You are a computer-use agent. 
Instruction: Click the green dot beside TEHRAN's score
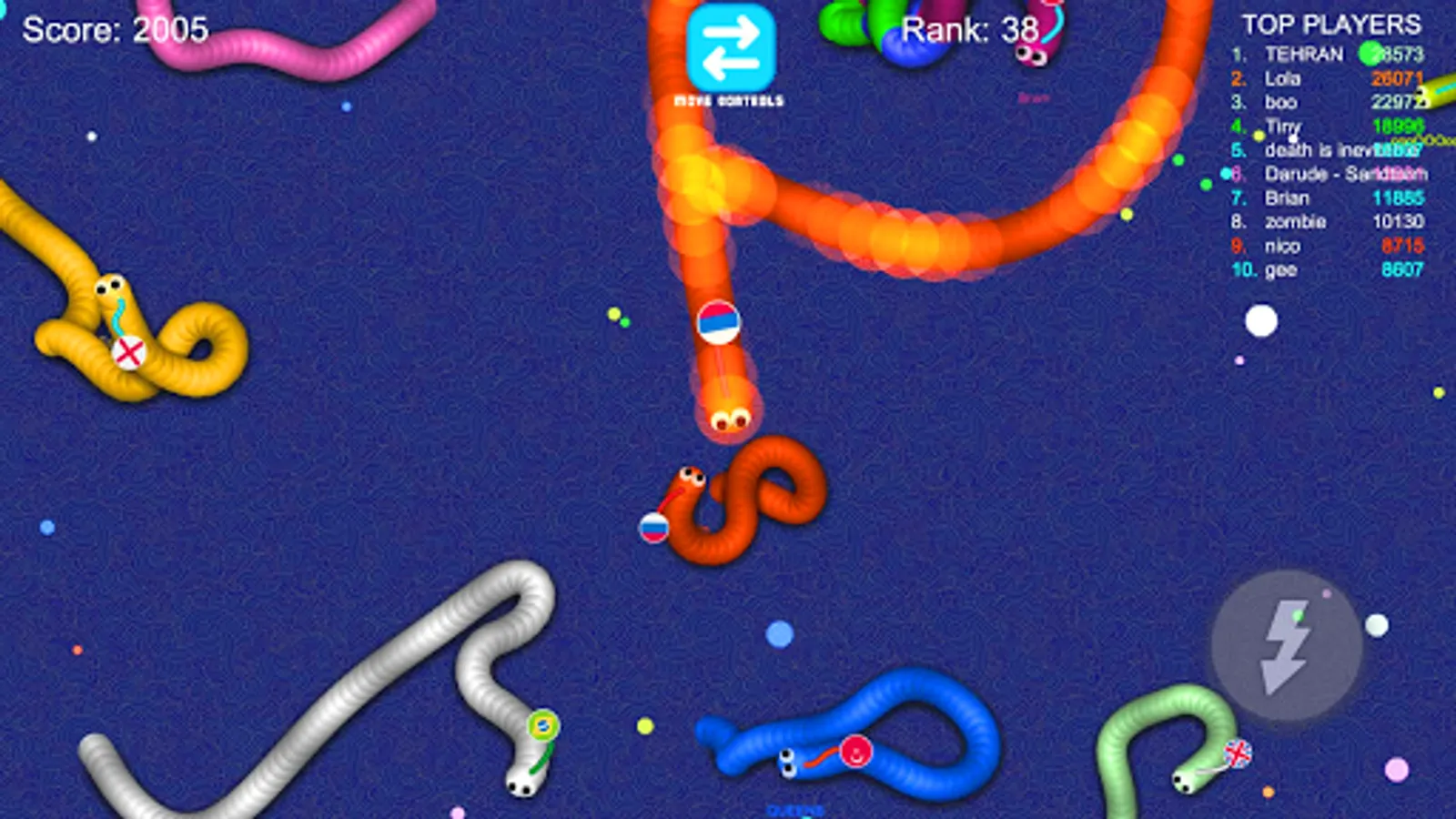1370,51
